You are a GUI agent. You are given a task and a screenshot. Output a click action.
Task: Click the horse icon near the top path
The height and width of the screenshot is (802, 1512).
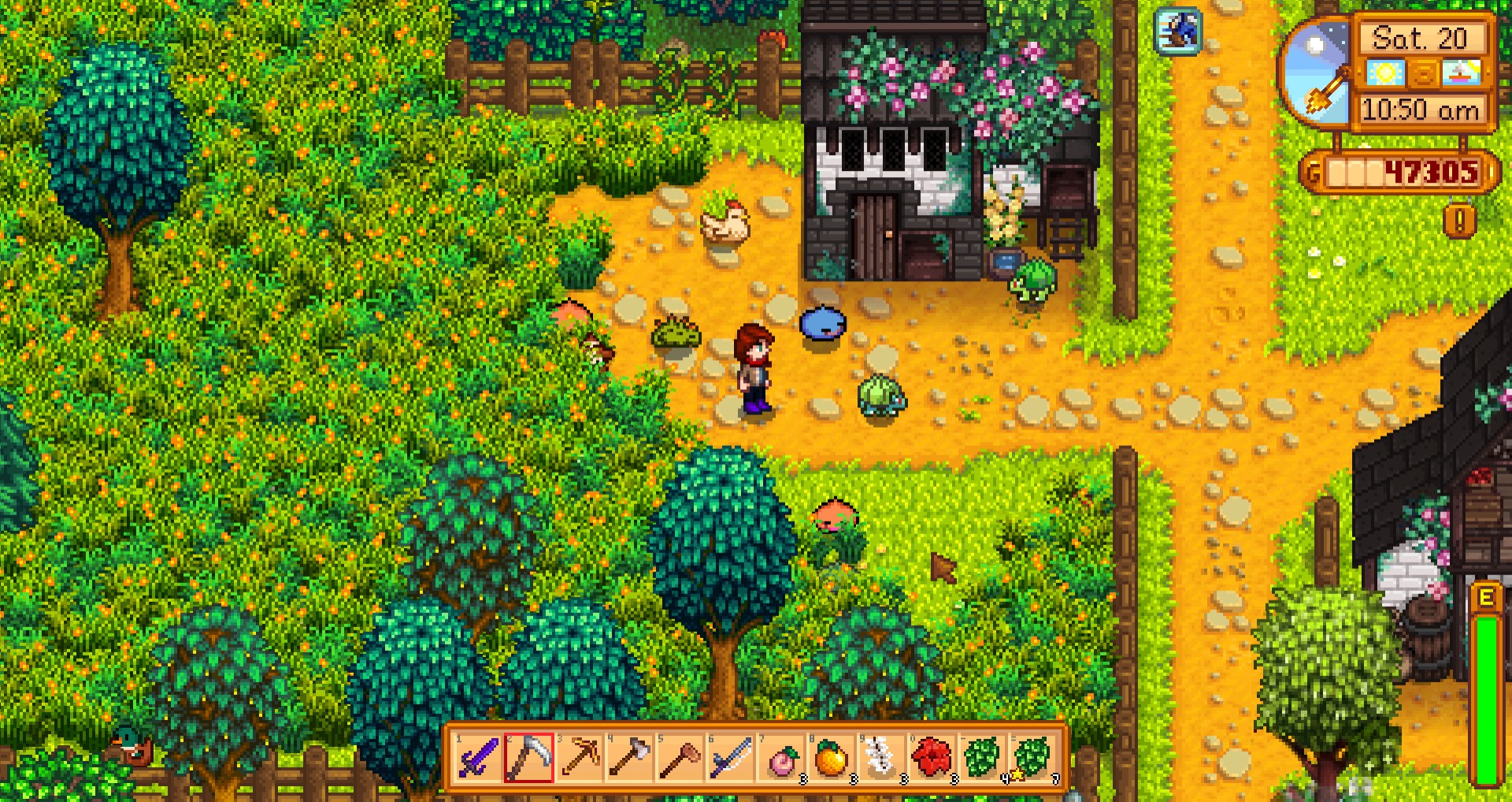coord(1177,32)
